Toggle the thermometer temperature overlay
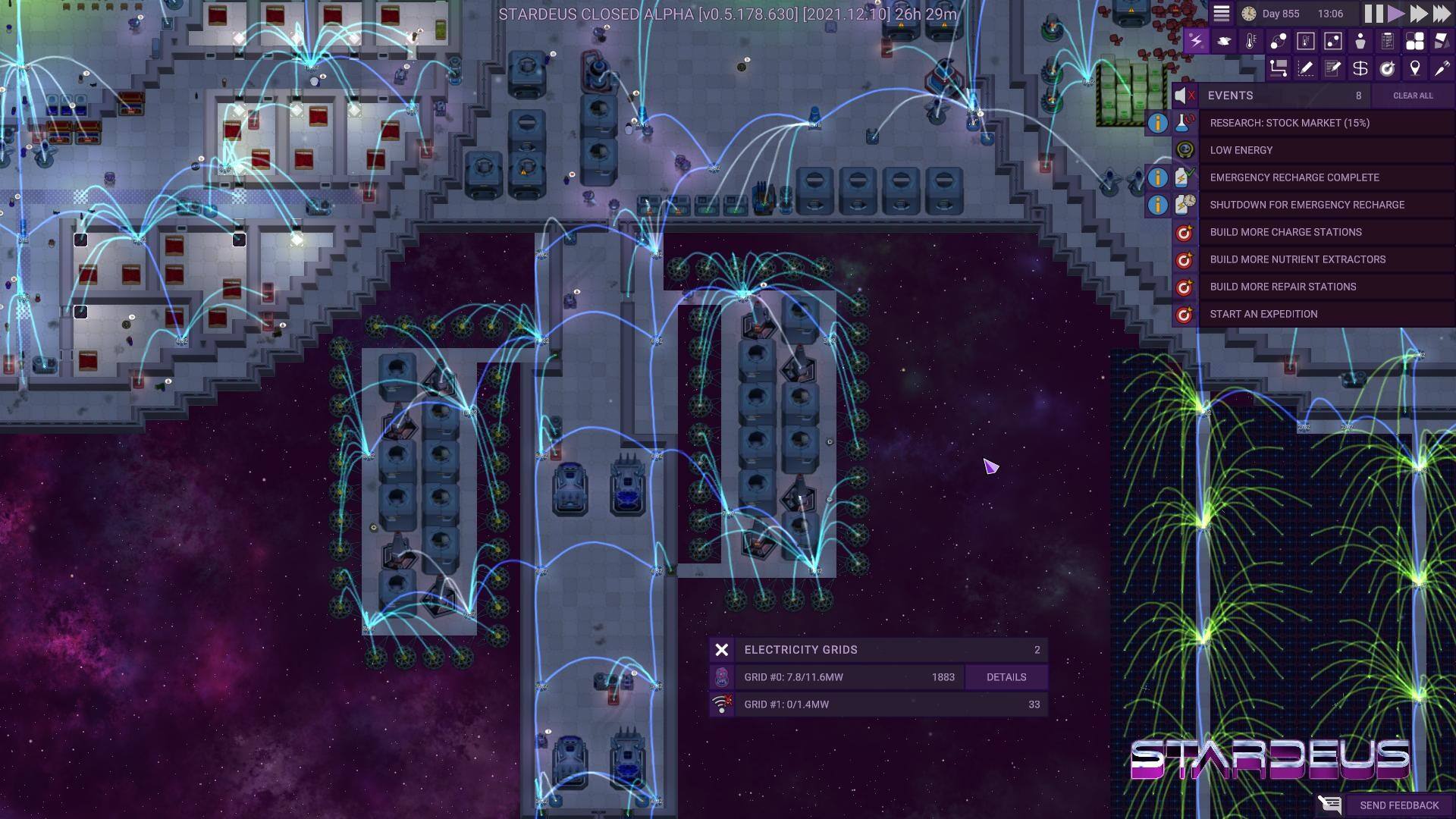The height and width of the screenshot is (819, 1456). (x=1250, y=41)
